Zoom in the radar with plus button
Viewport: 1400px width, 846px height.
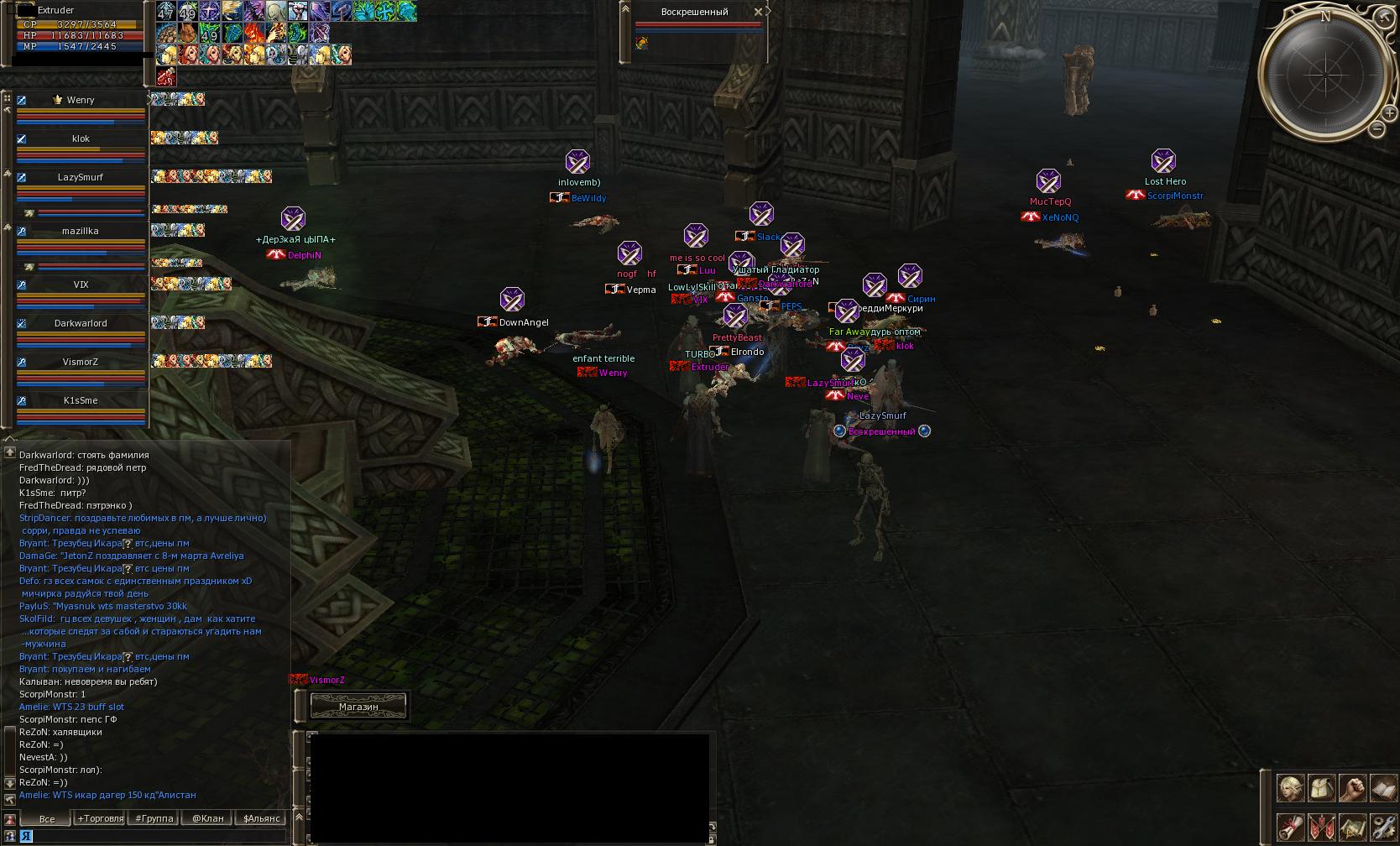(x=1389, y=112)
